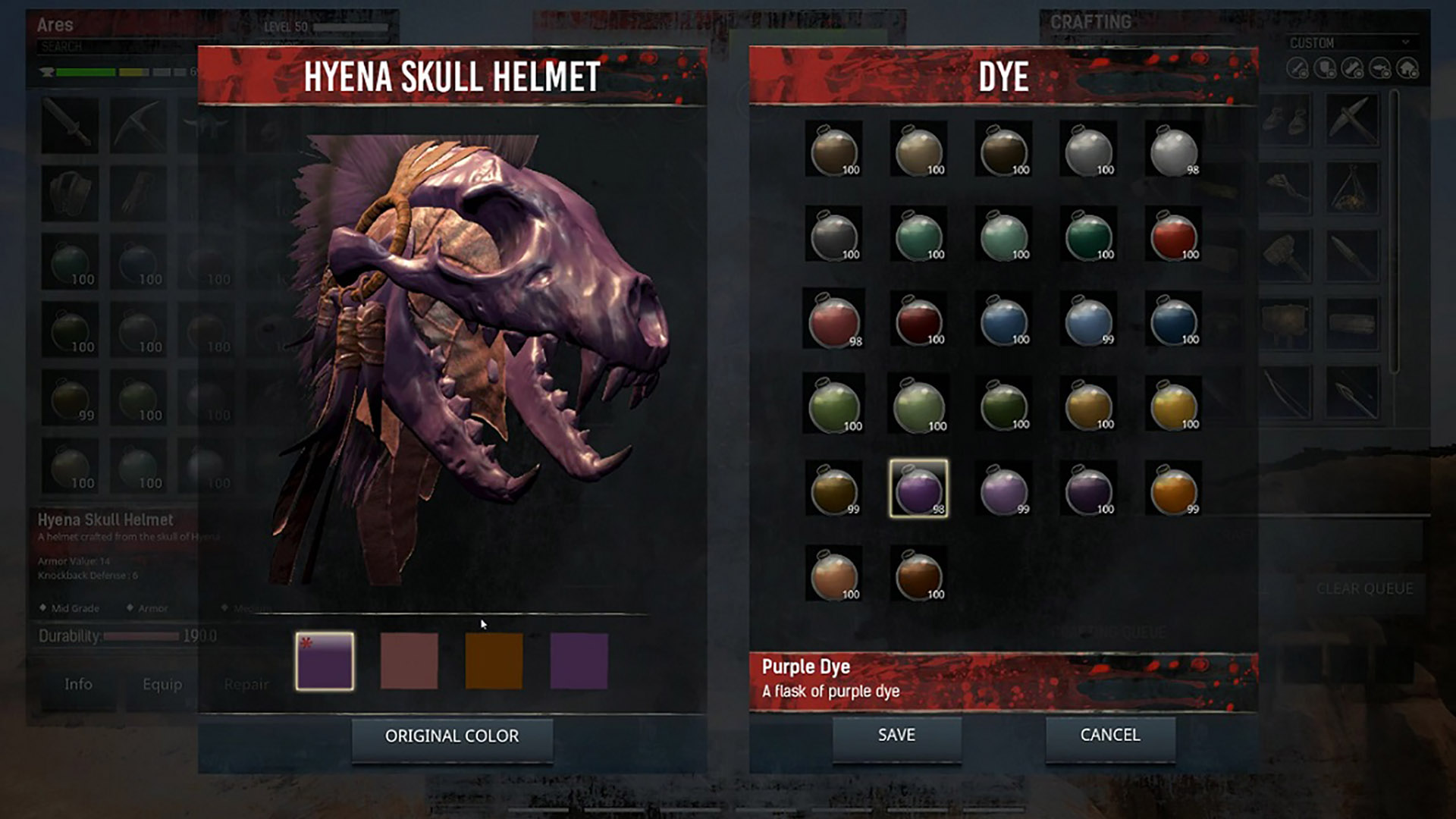
Task: Pick the bright orange dye flask
Action: (1173, 489)
